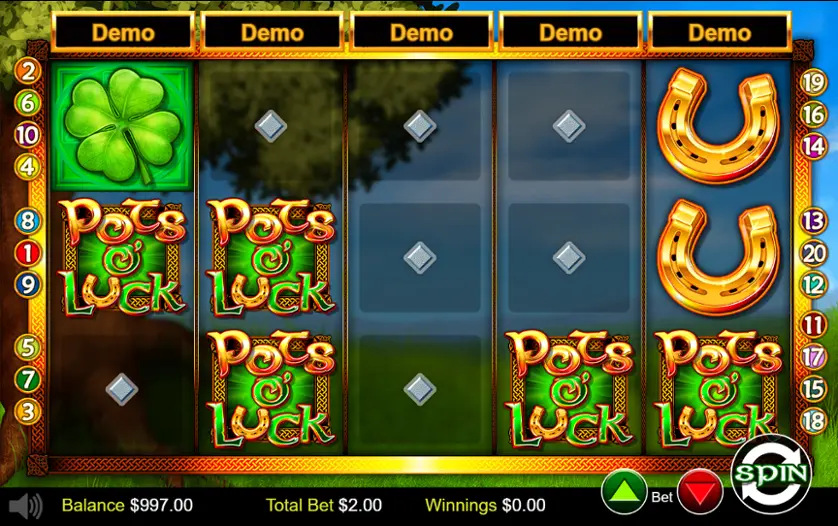Select payline number 13 marker
Viewport: 838px width, 526px height.
point(814,222)
